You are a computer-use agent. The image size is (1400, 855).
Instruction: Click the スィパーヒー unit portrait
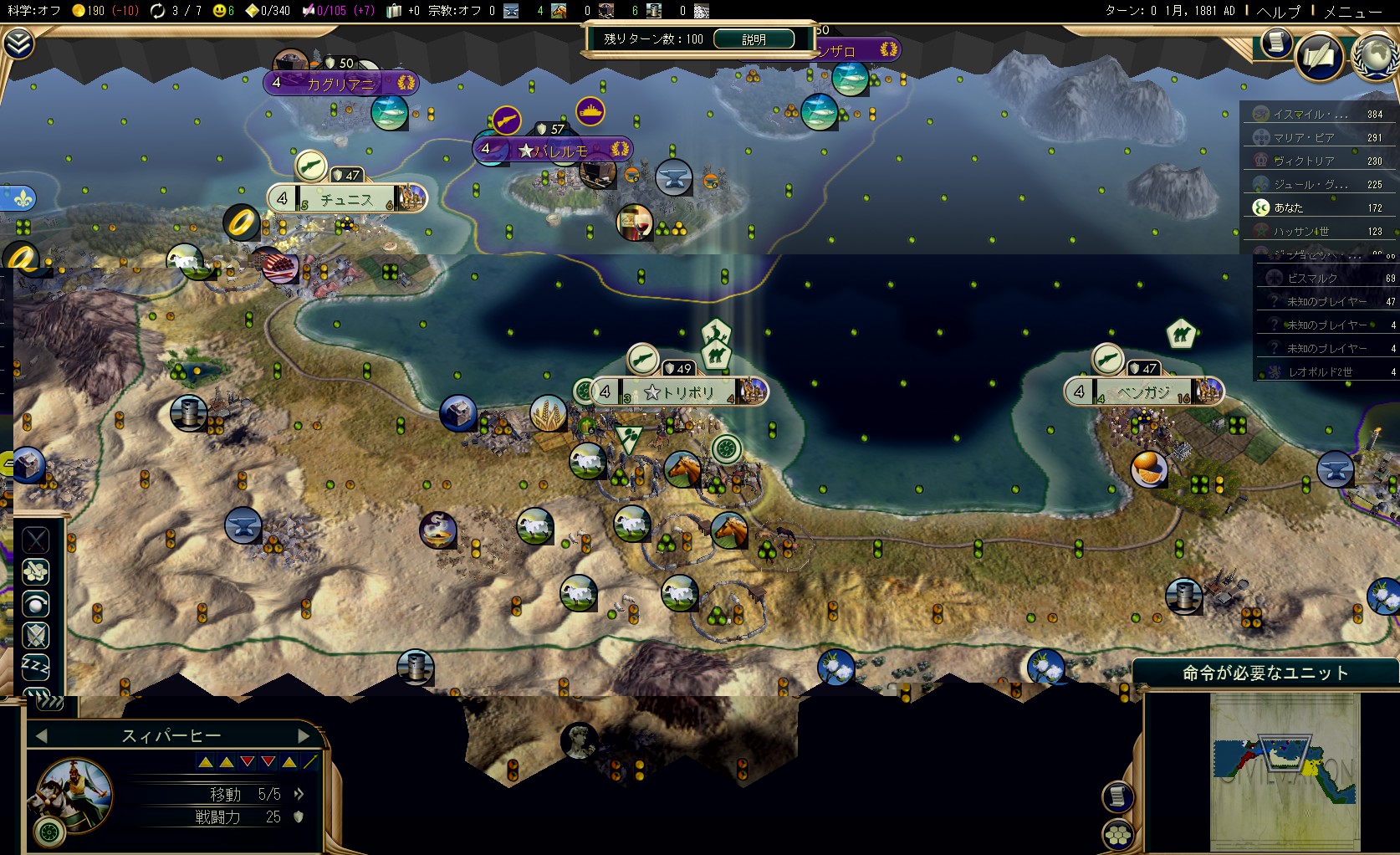point(74,794)
